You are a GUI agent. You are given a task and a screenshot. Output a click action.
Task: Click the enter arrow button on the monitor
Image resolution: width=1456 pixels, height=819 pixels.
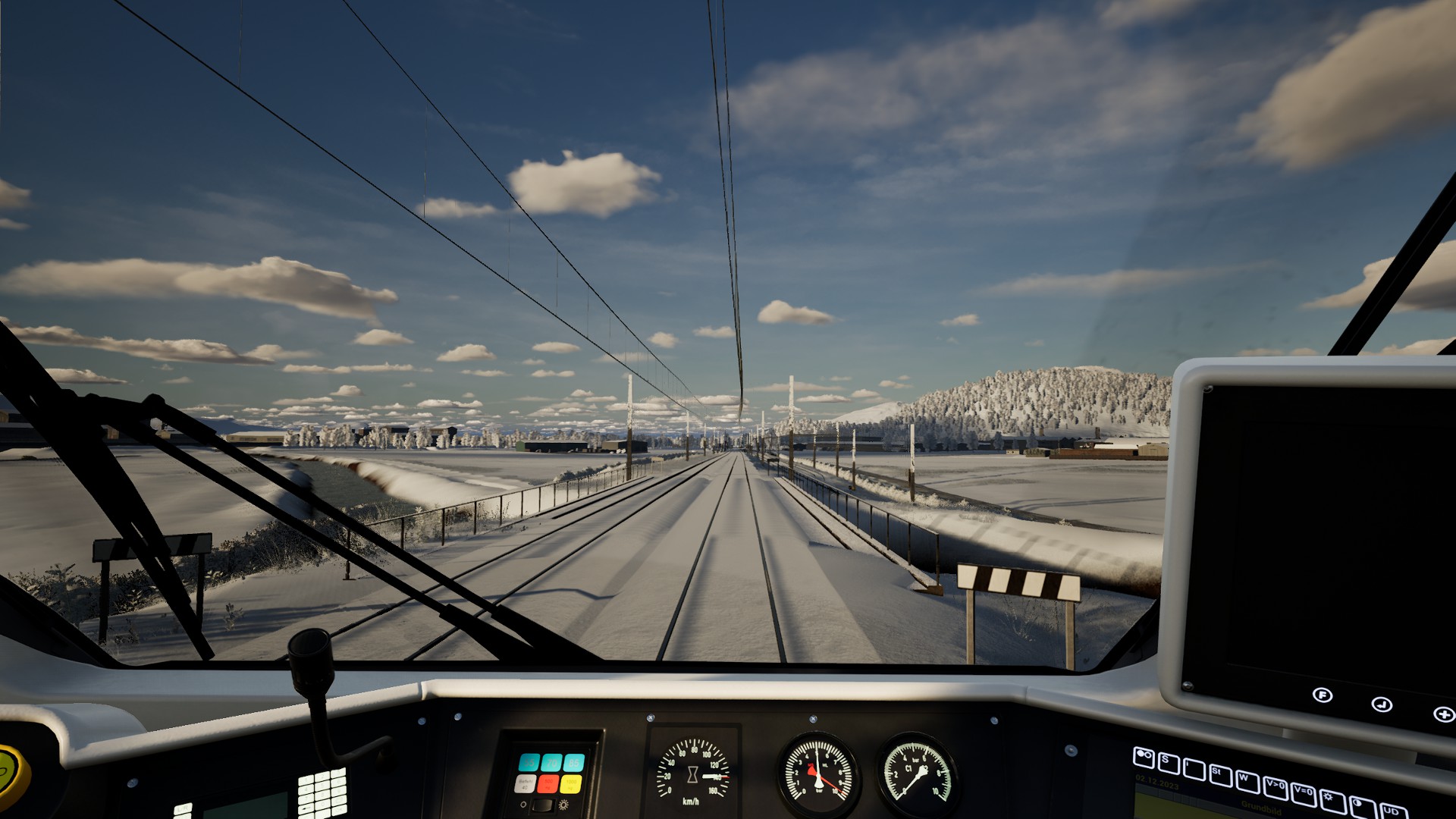coord(1382,704)
